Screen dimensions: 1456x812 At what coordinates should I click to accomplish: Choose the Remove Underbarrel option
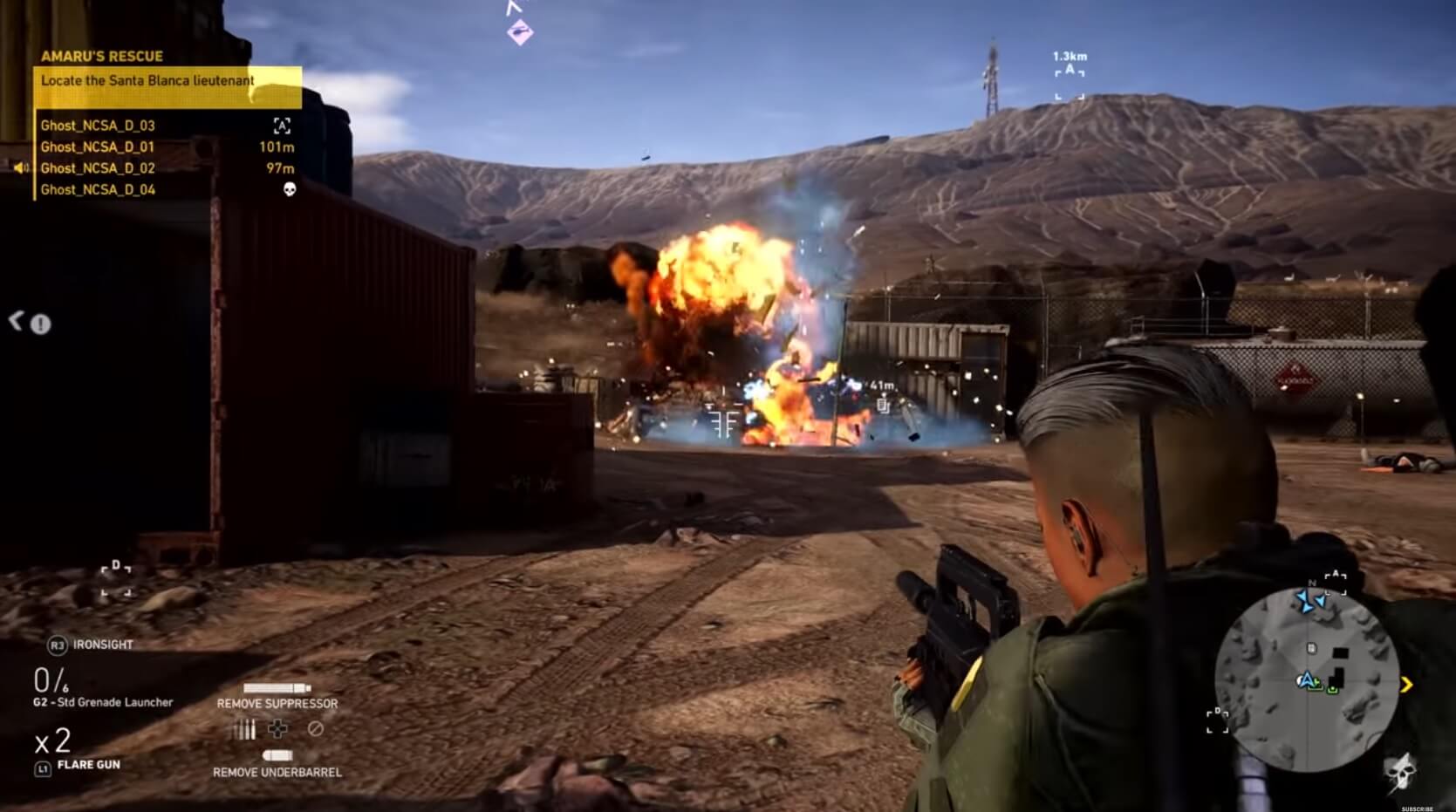click(277, 772)
